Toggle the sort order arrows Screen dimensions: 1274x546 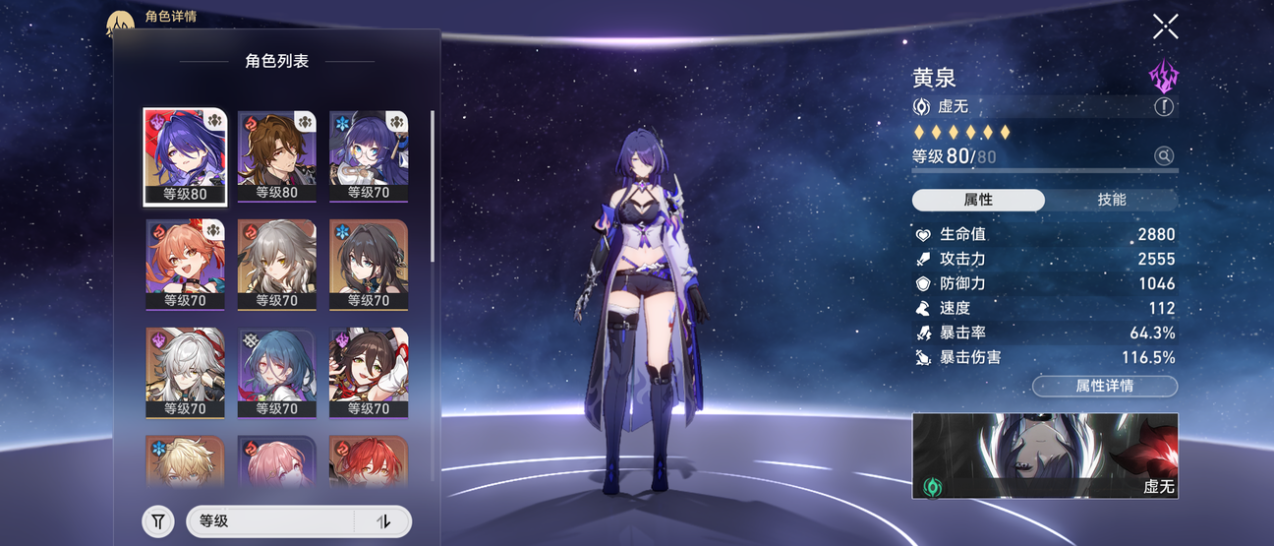coord(383,521)
